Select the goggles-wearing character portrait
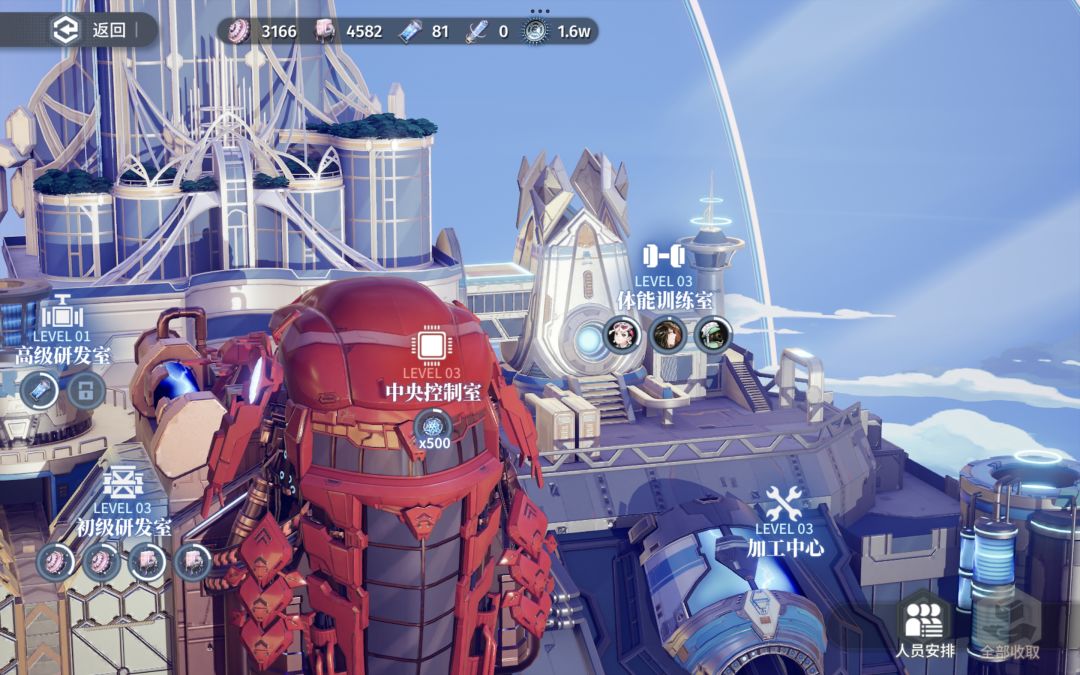 [622, 334]
